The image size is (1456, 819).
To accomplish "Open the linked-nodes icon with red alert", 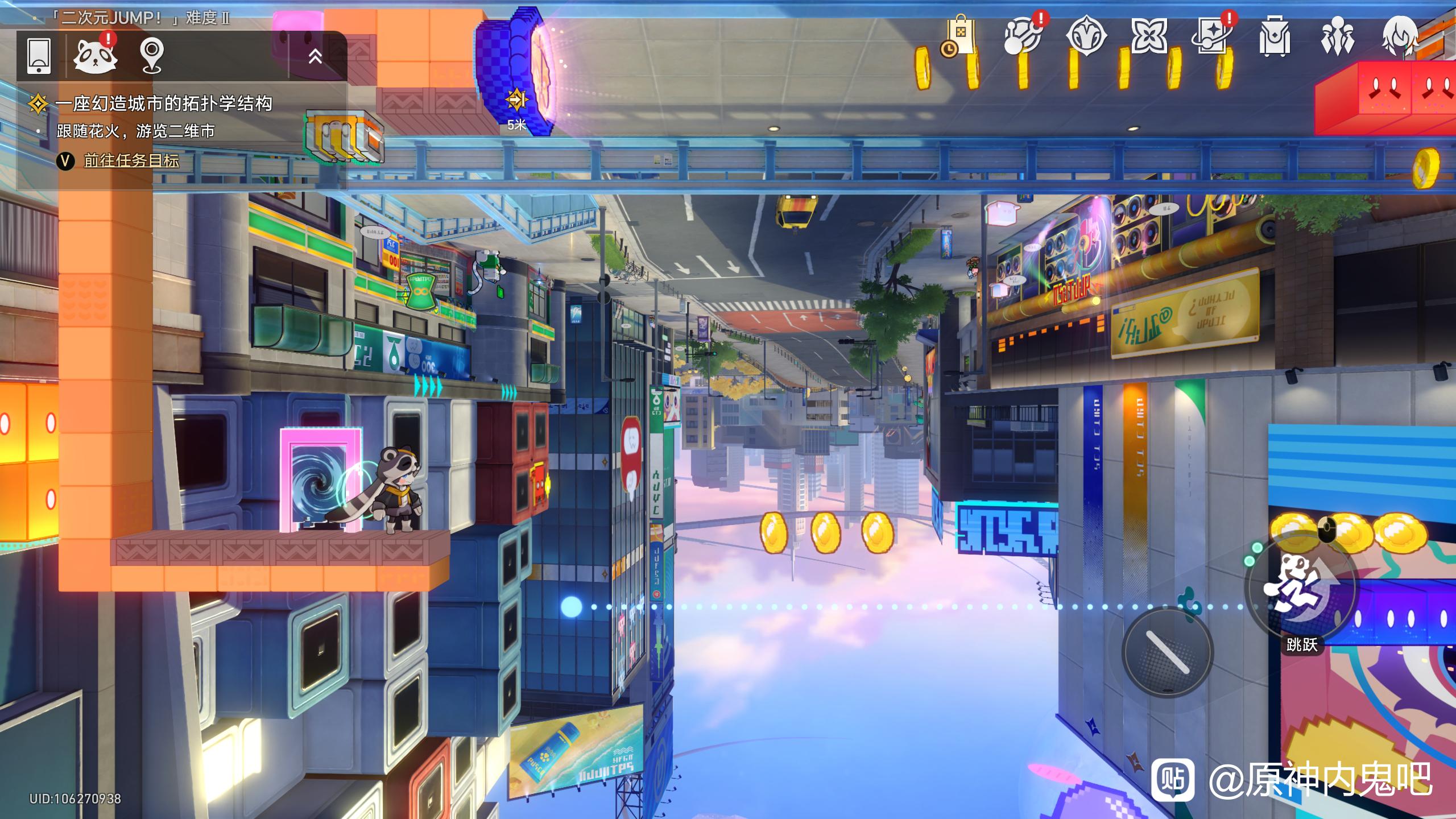I will pyautogui.click(x=1023, y=36).
